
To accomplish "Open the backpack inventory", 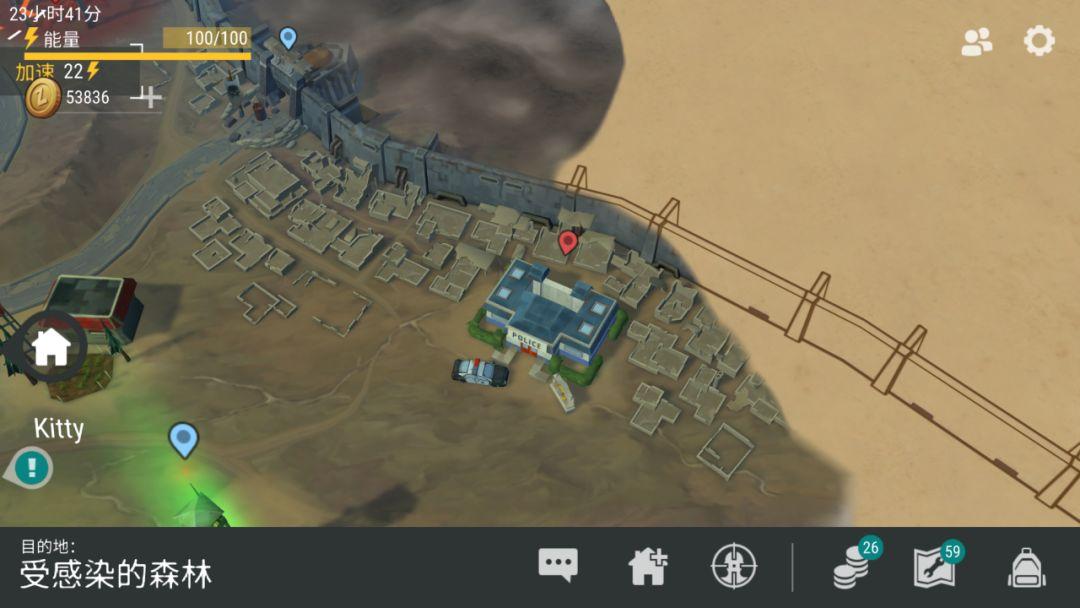I will point(1026,568).
